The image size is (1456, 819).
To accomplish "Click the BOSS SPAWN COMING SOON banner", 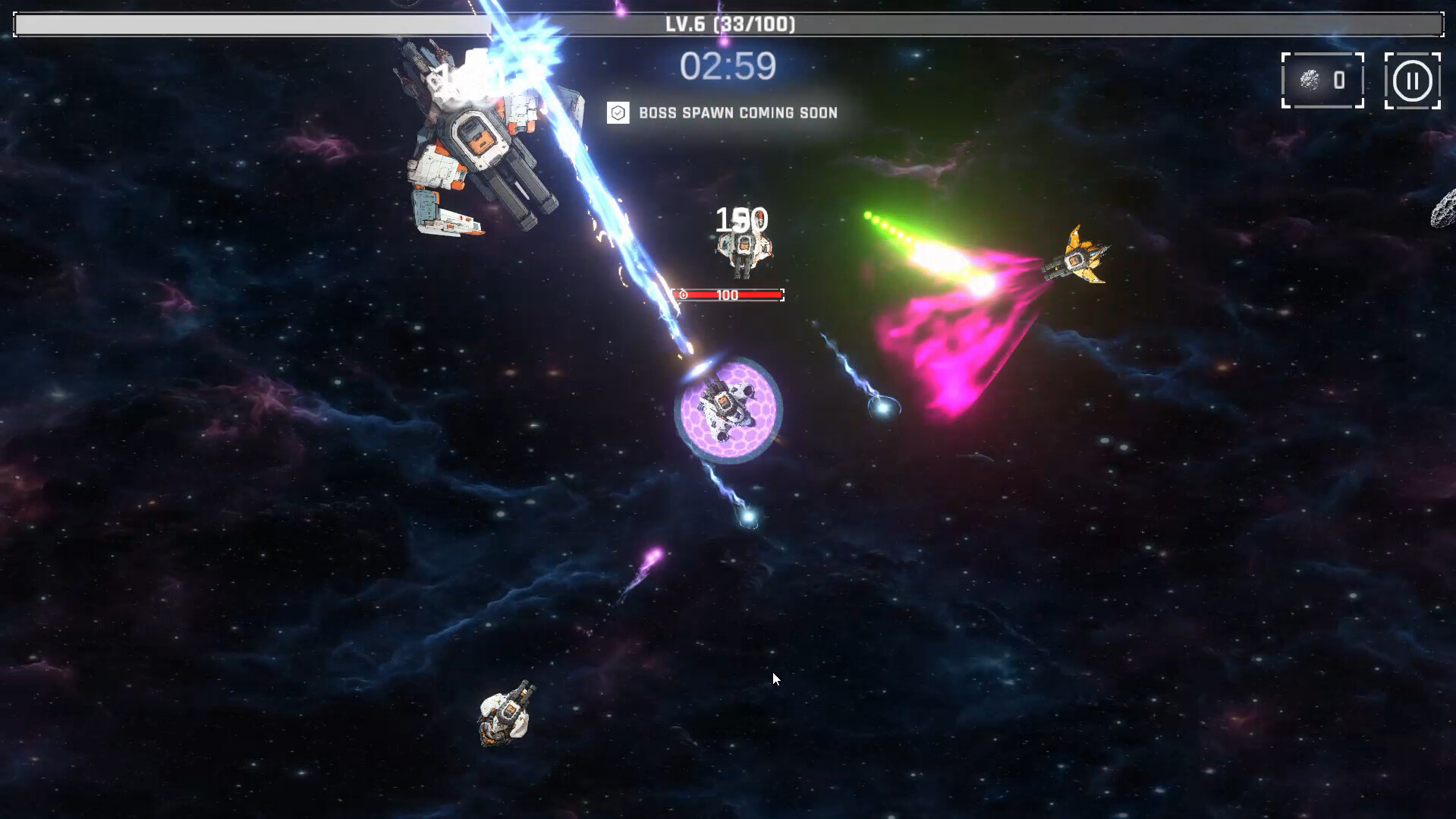I will point(736,112).
